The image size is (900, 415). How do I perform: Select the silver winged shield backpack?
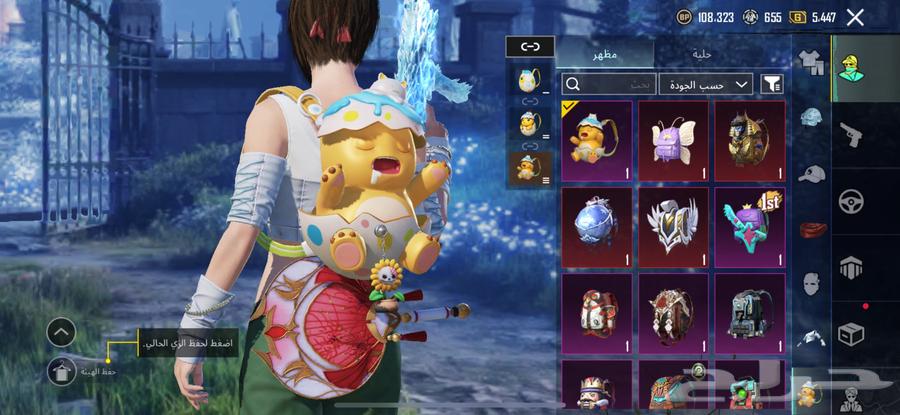674,227
